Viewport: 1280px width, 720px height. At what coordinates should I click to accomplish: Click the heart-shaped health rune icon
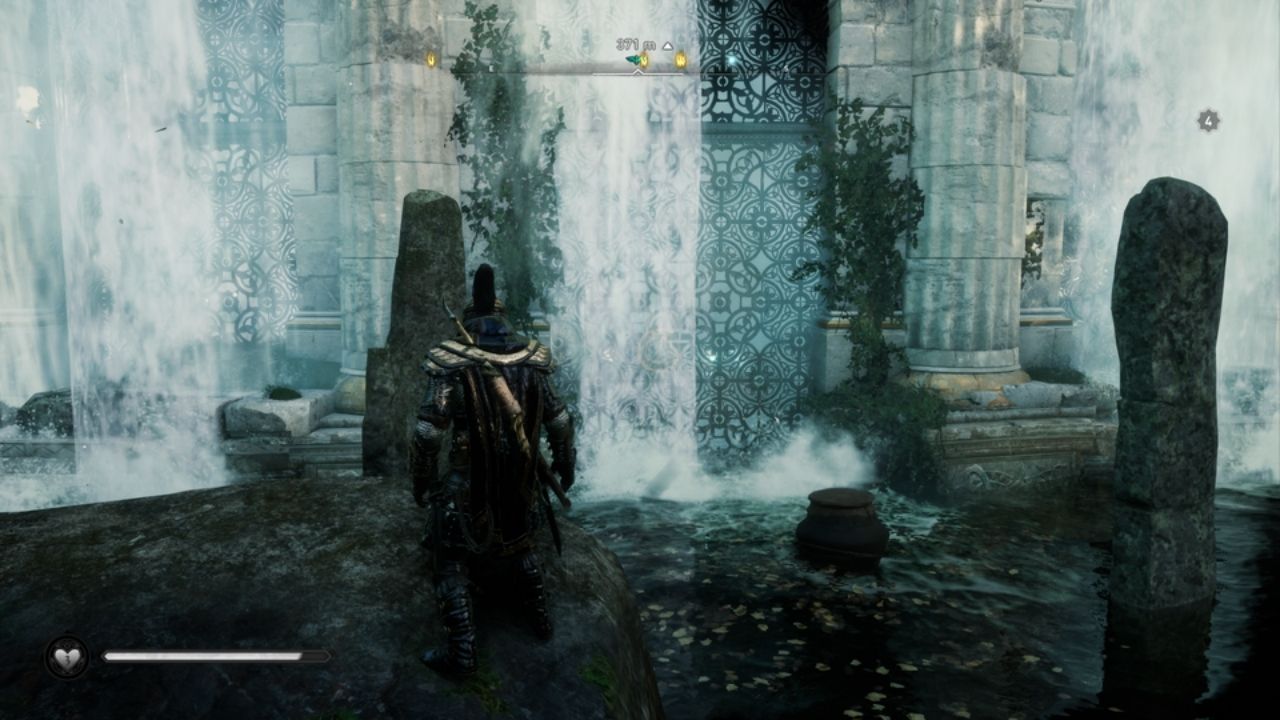(x=66, y=658)
